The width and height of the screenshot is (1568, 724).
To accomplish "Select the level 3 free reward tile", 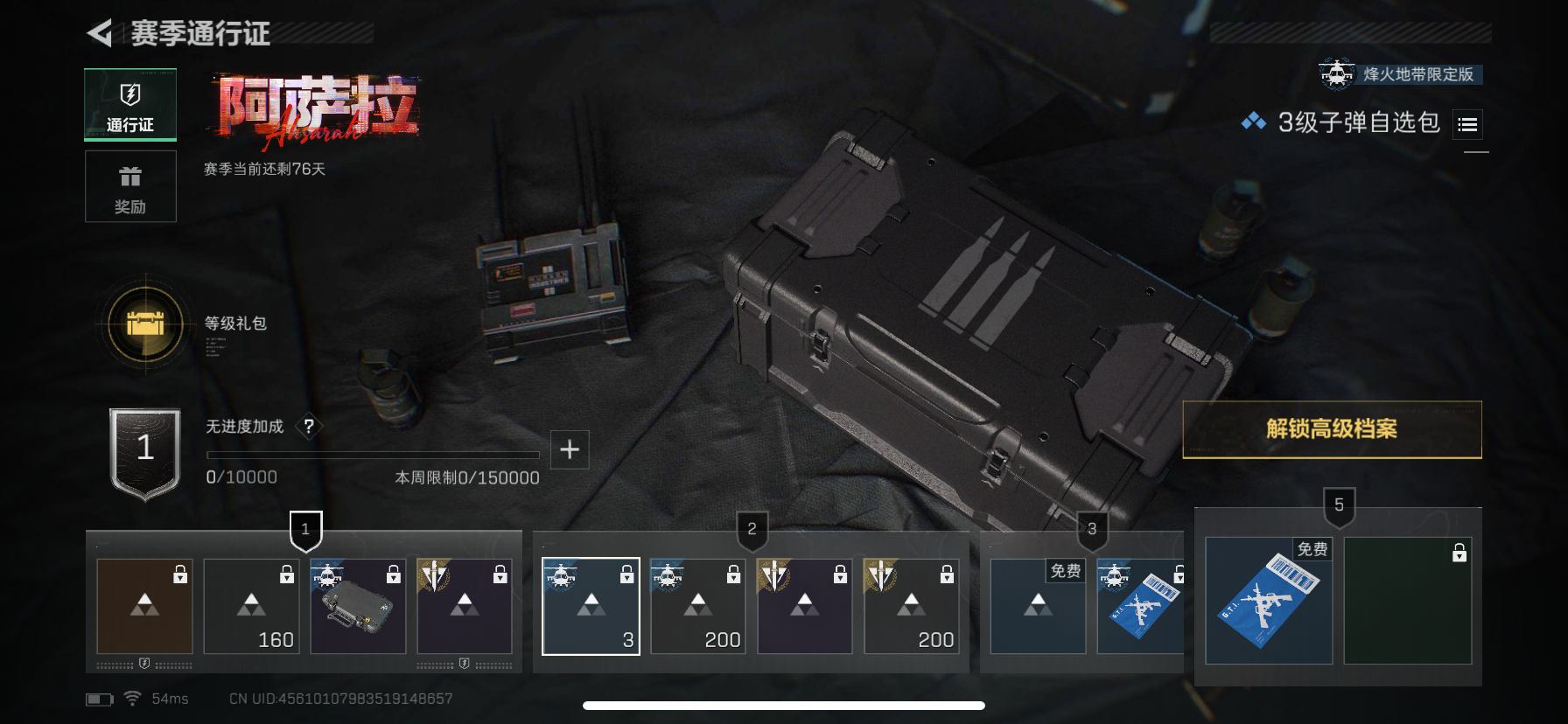I will click(1038, 607).
